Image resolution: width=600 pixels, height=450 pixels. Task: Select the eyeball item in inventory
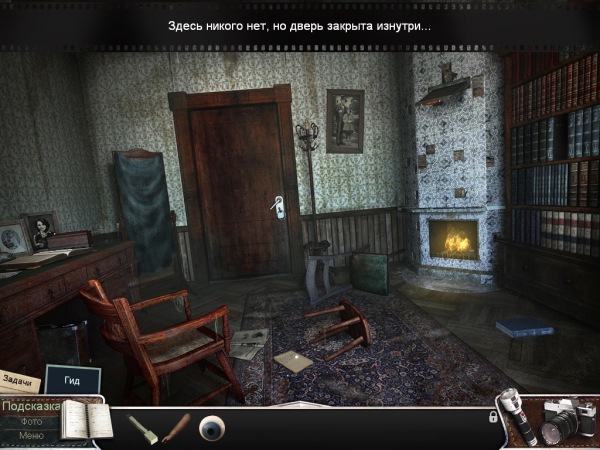pyautogui.click(x=212, y=427)
